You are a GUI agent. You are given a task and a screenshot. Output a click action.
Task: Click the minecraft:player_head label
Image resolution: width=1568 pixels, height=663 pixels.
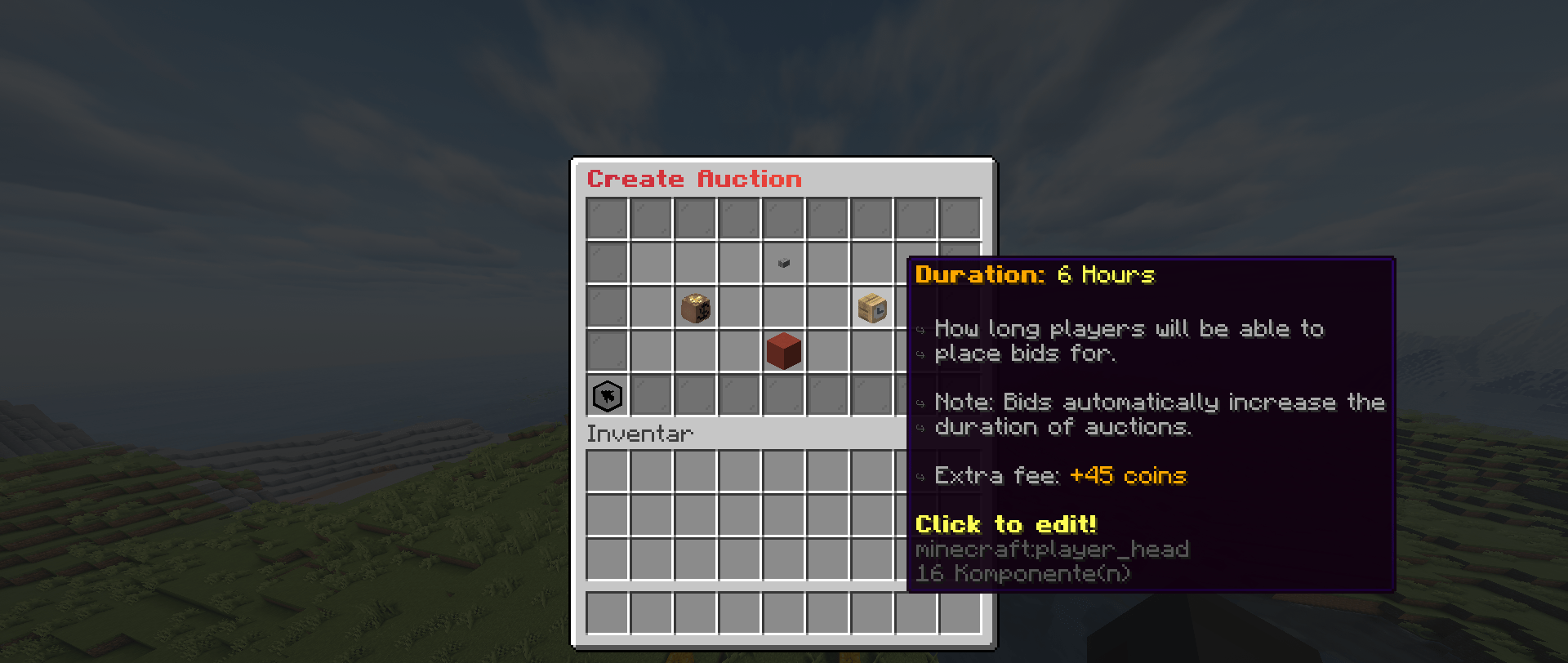tap(1052, 549)
